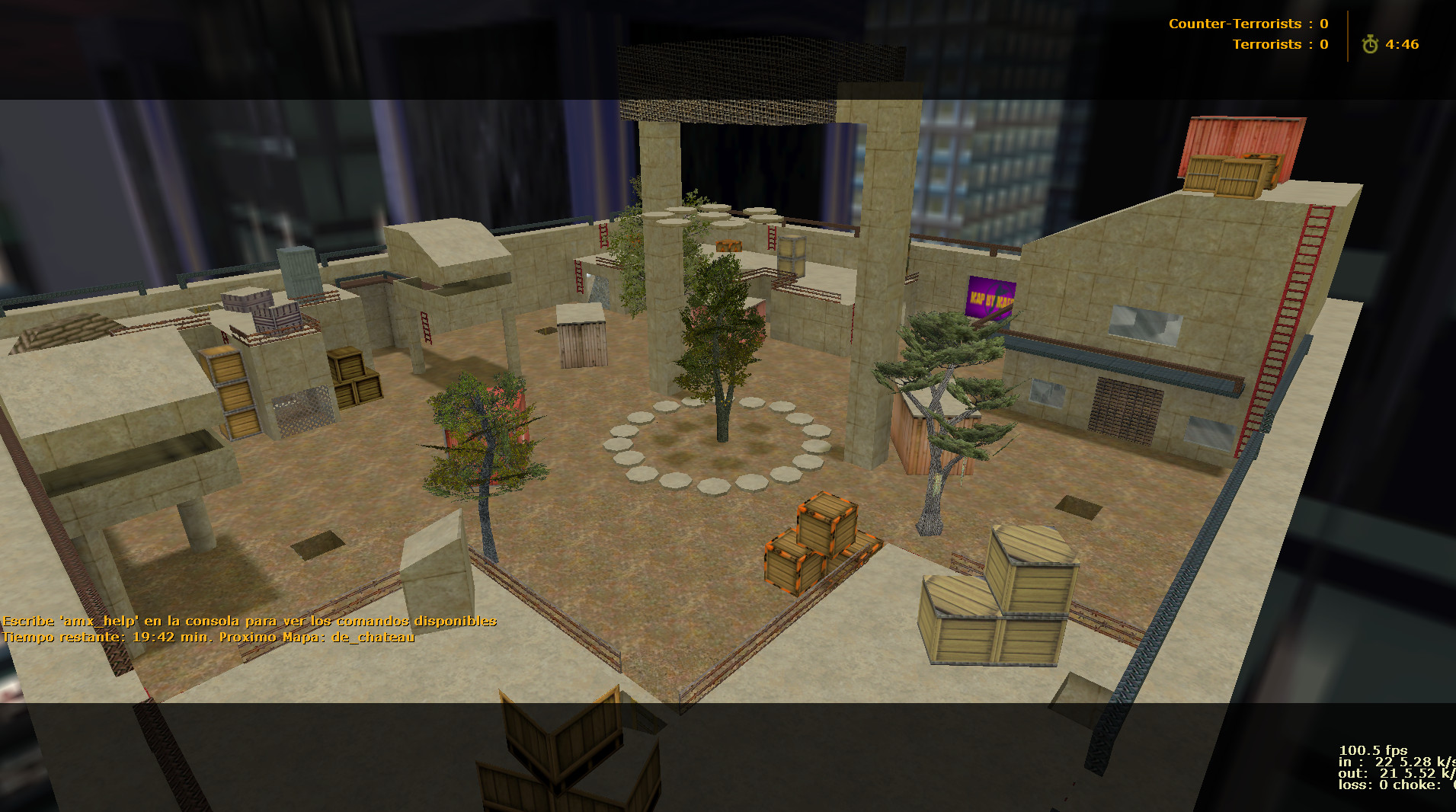Click the stopwatch timer icon in HUD

[1371, 44]
